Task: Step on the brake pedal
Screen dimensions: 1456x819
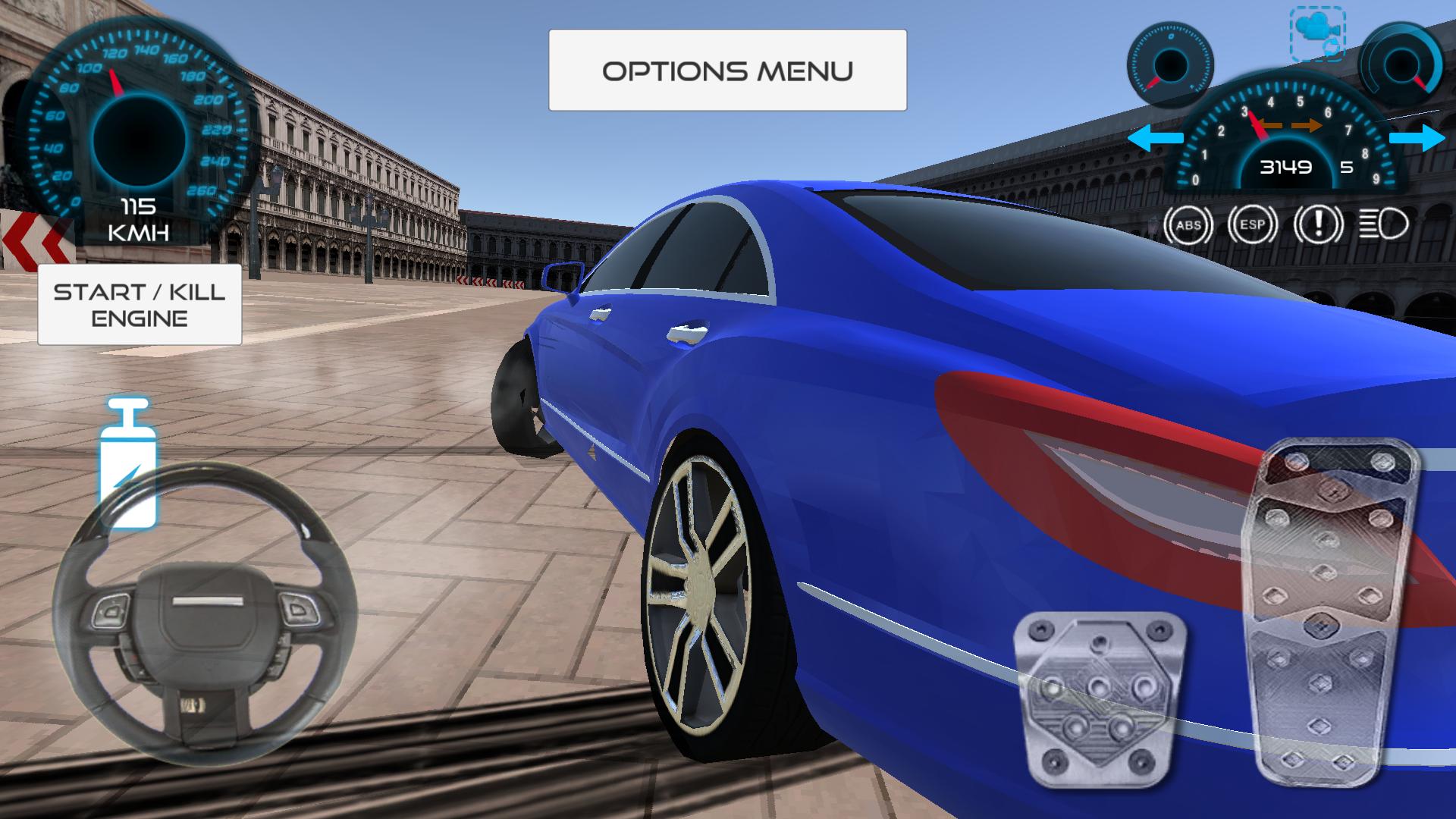Action: [x=1100, y=699]
